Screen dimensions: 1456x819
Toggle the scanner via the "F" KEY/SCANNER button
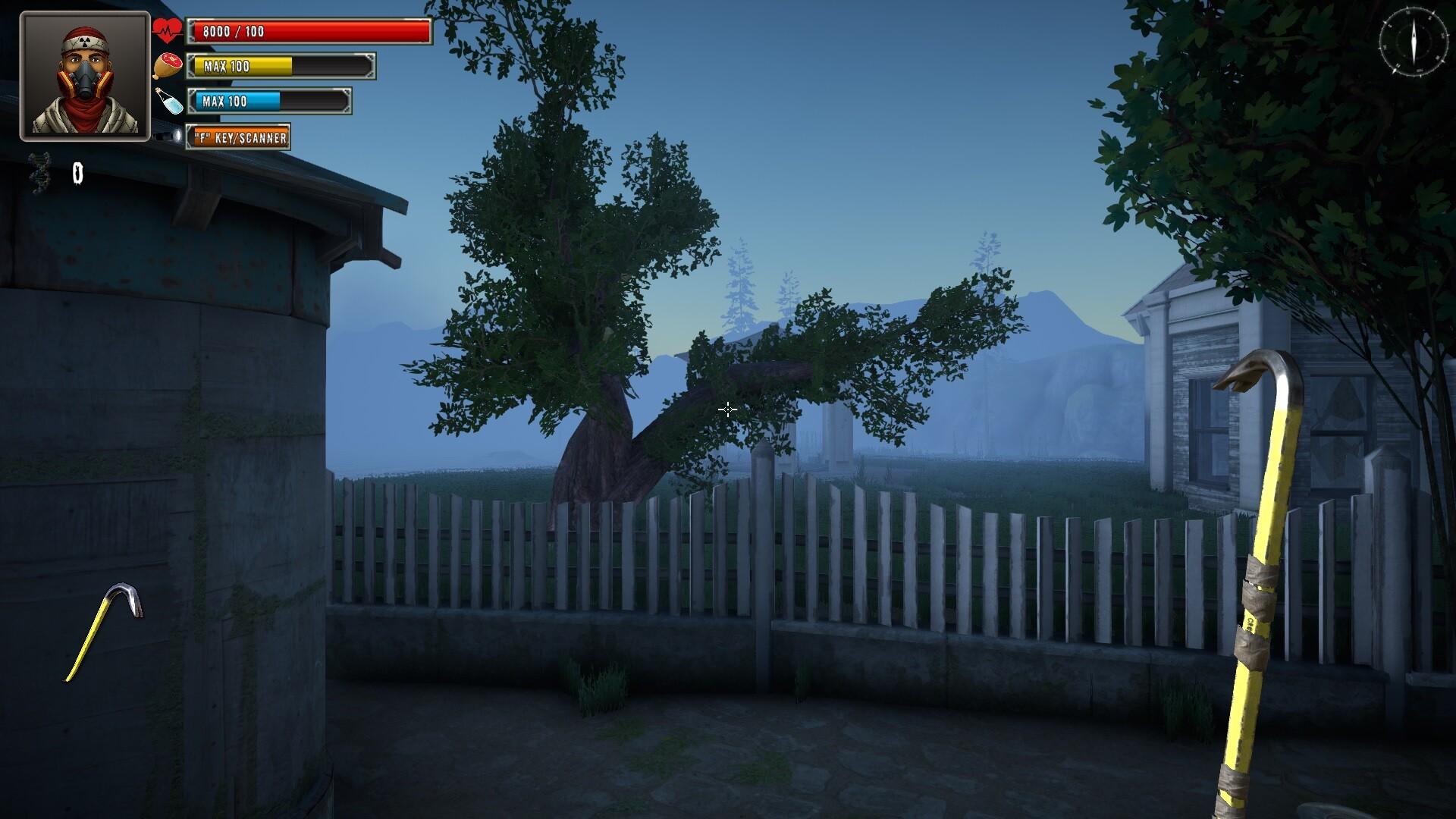coord(240,139)
